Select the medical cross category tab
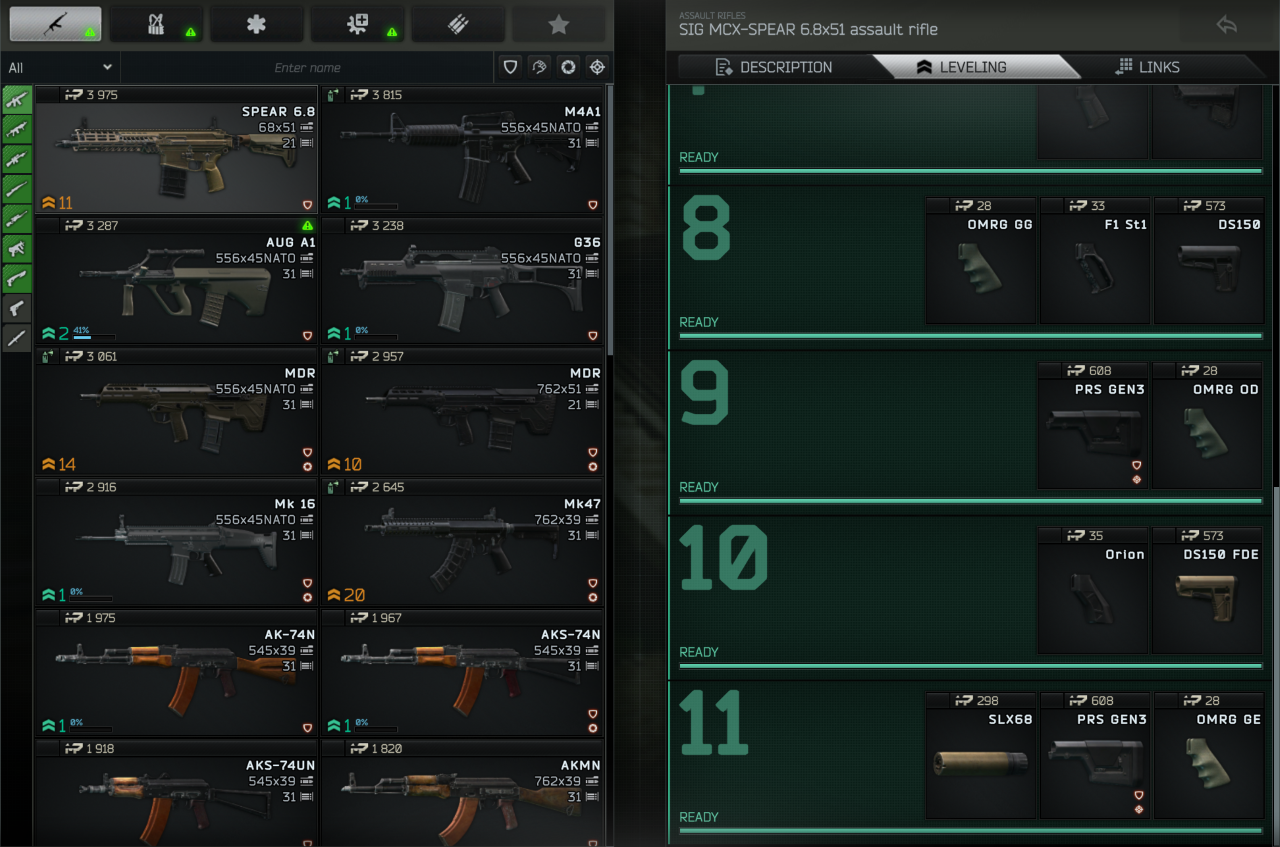This screenshot has width=1280, height=847. point(256,25)
